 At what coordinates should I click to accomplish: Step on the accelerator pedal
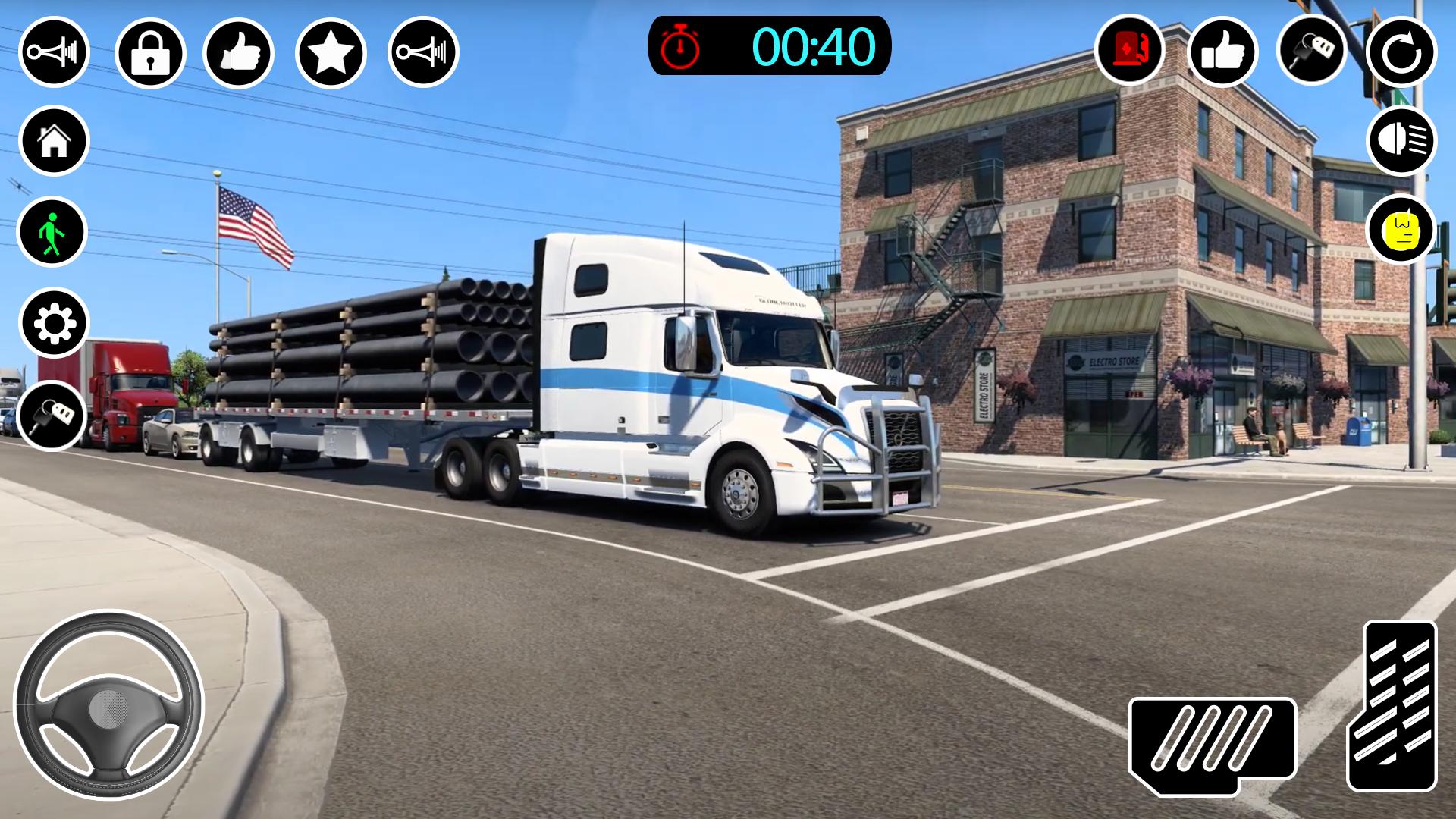click(x=1392, y=707)
